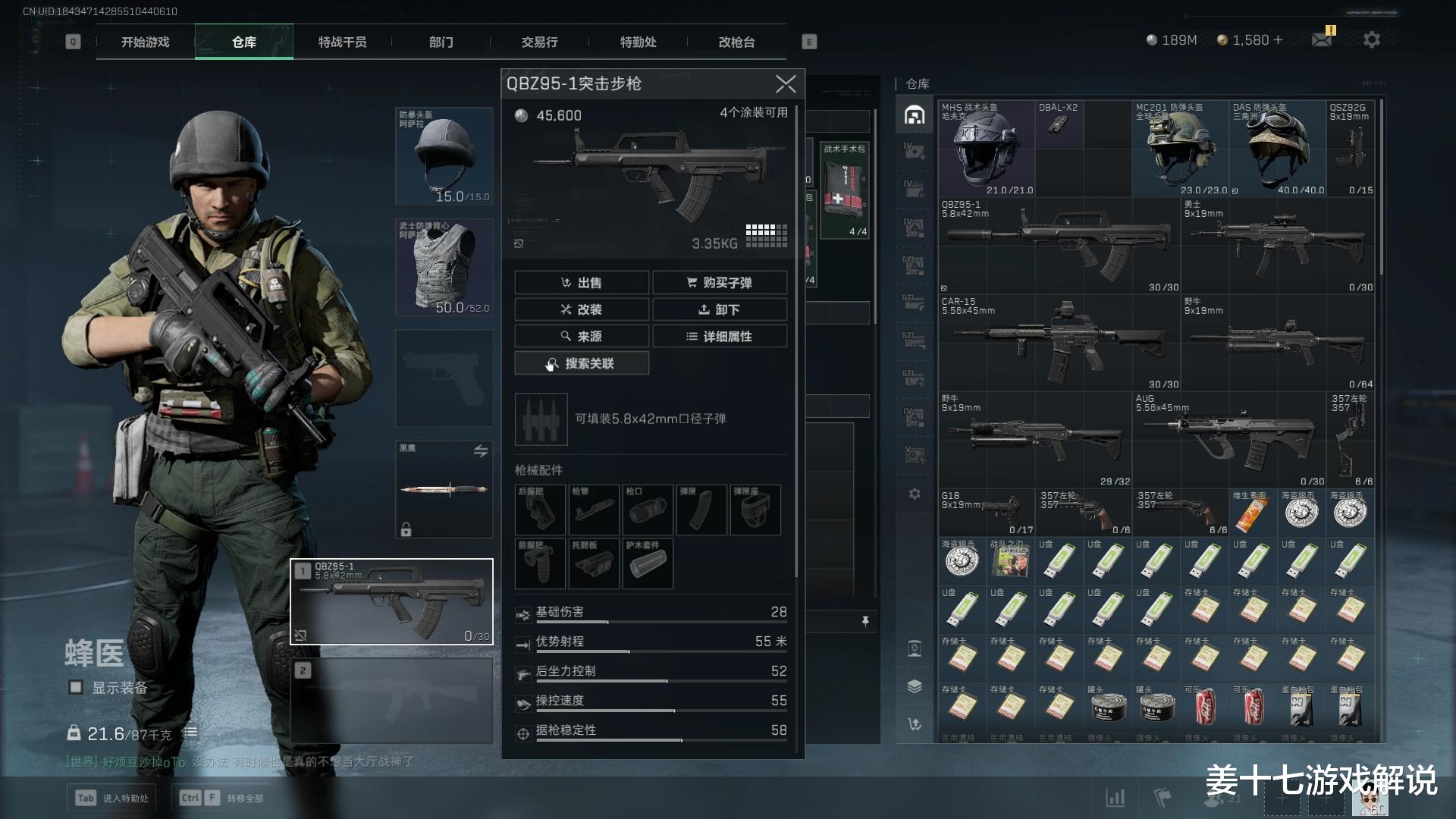Screen dimensions: 1456x819
Task: Open the mail envelope icon
Action: (x=1322, y=39)
